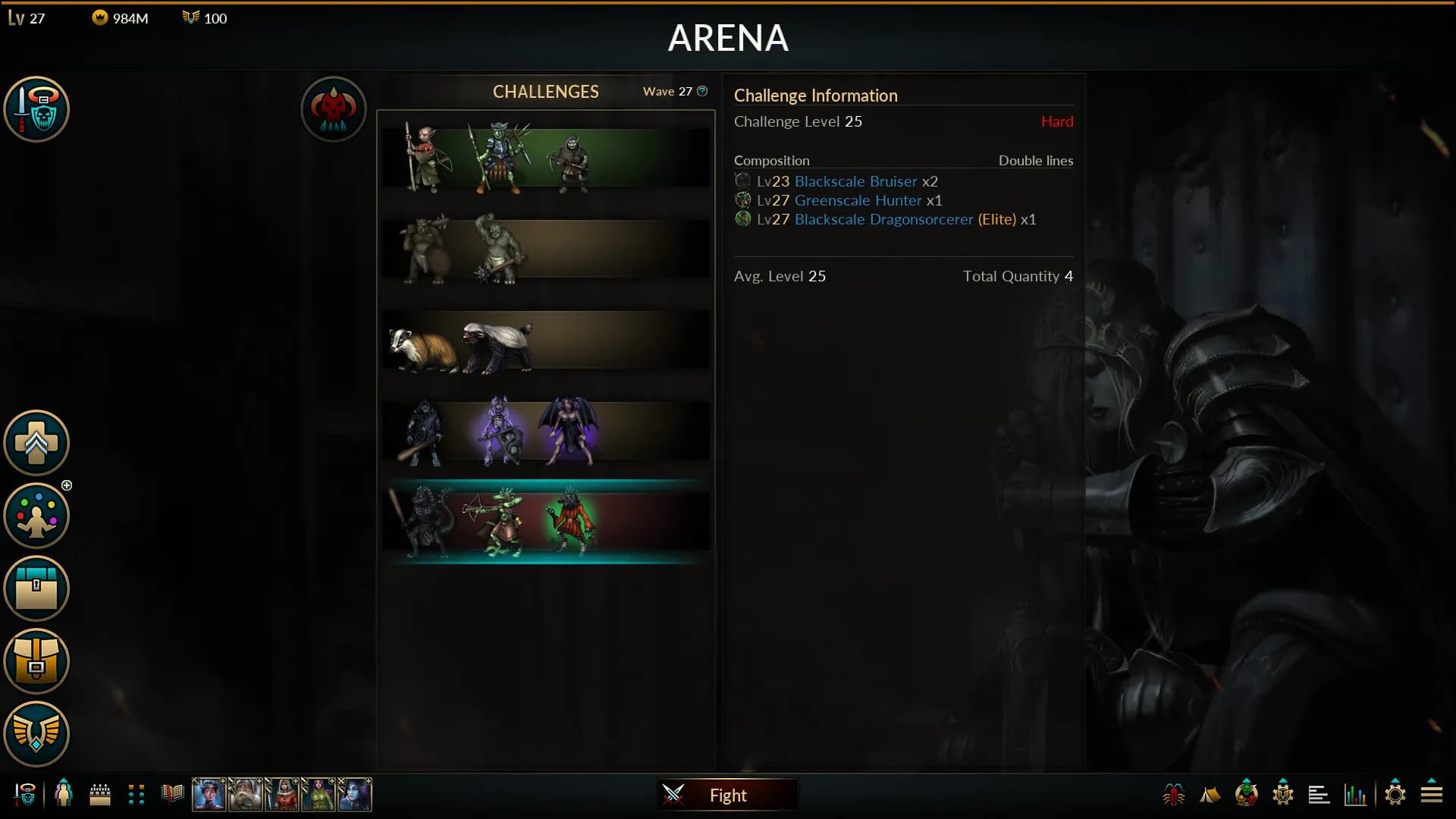
Task: Select the purple demon and succubus challenge
Action: coord(546,431)
